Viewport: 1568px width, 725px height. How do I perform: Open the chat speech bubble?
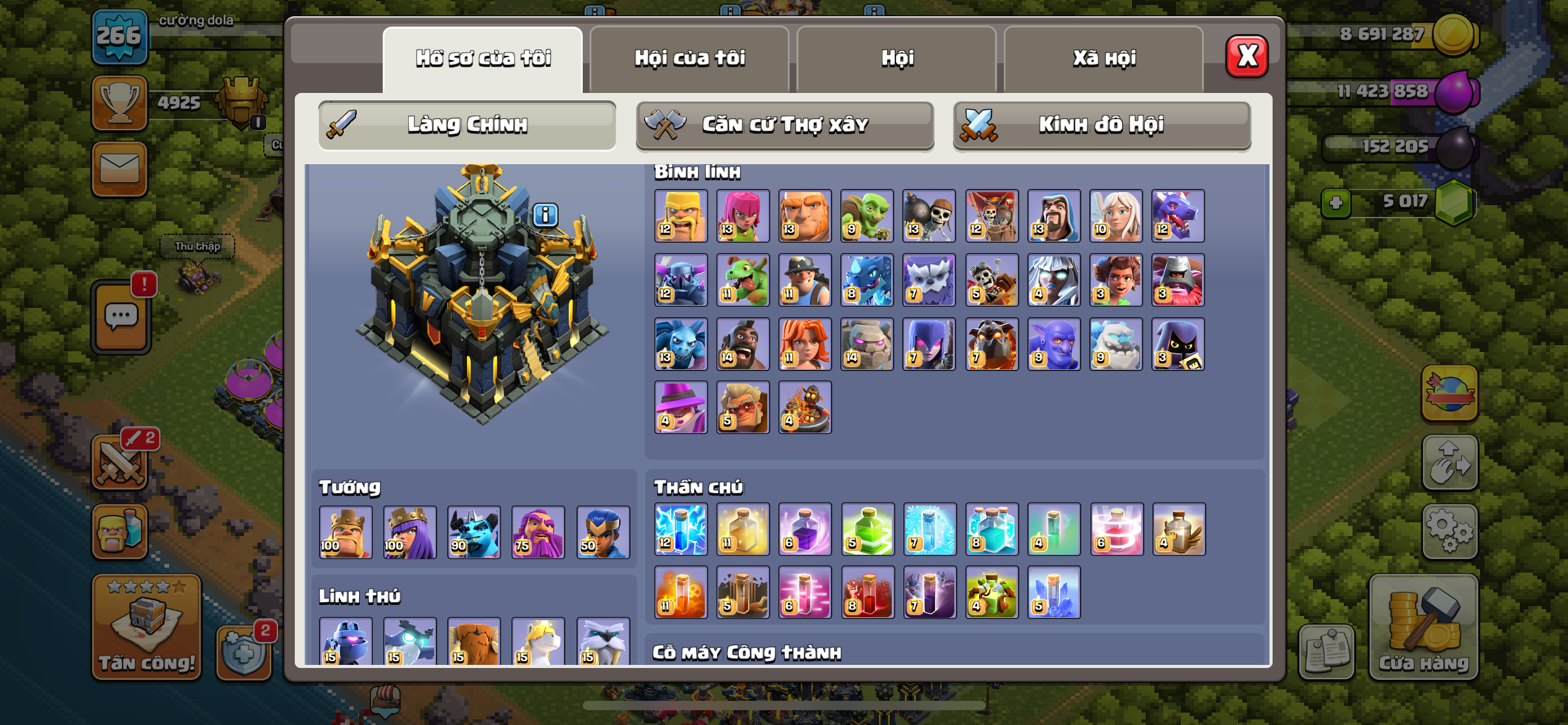121,317
